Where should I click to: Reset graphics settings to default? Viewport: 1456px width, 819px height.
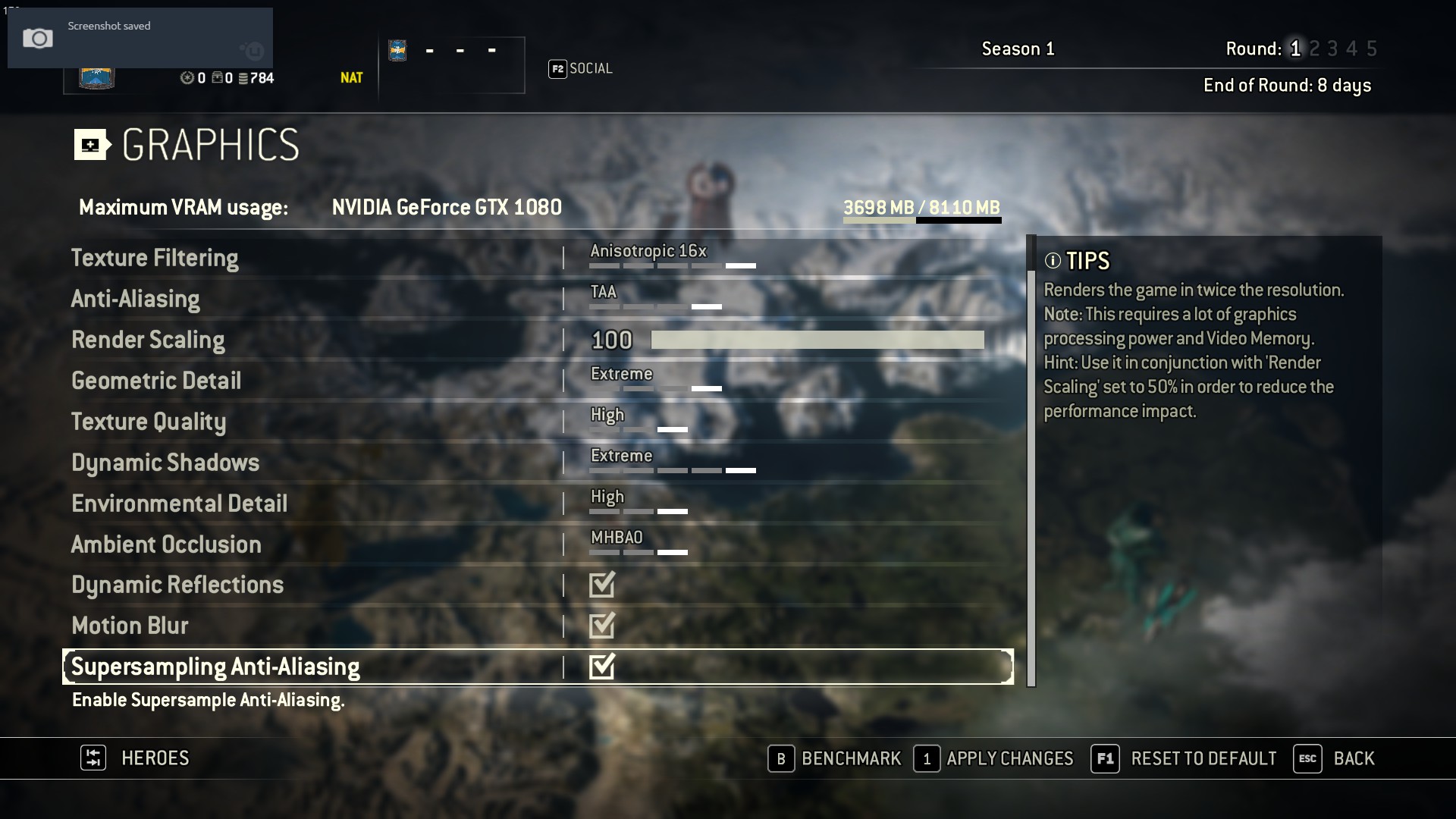click(x=1184, y=758)
